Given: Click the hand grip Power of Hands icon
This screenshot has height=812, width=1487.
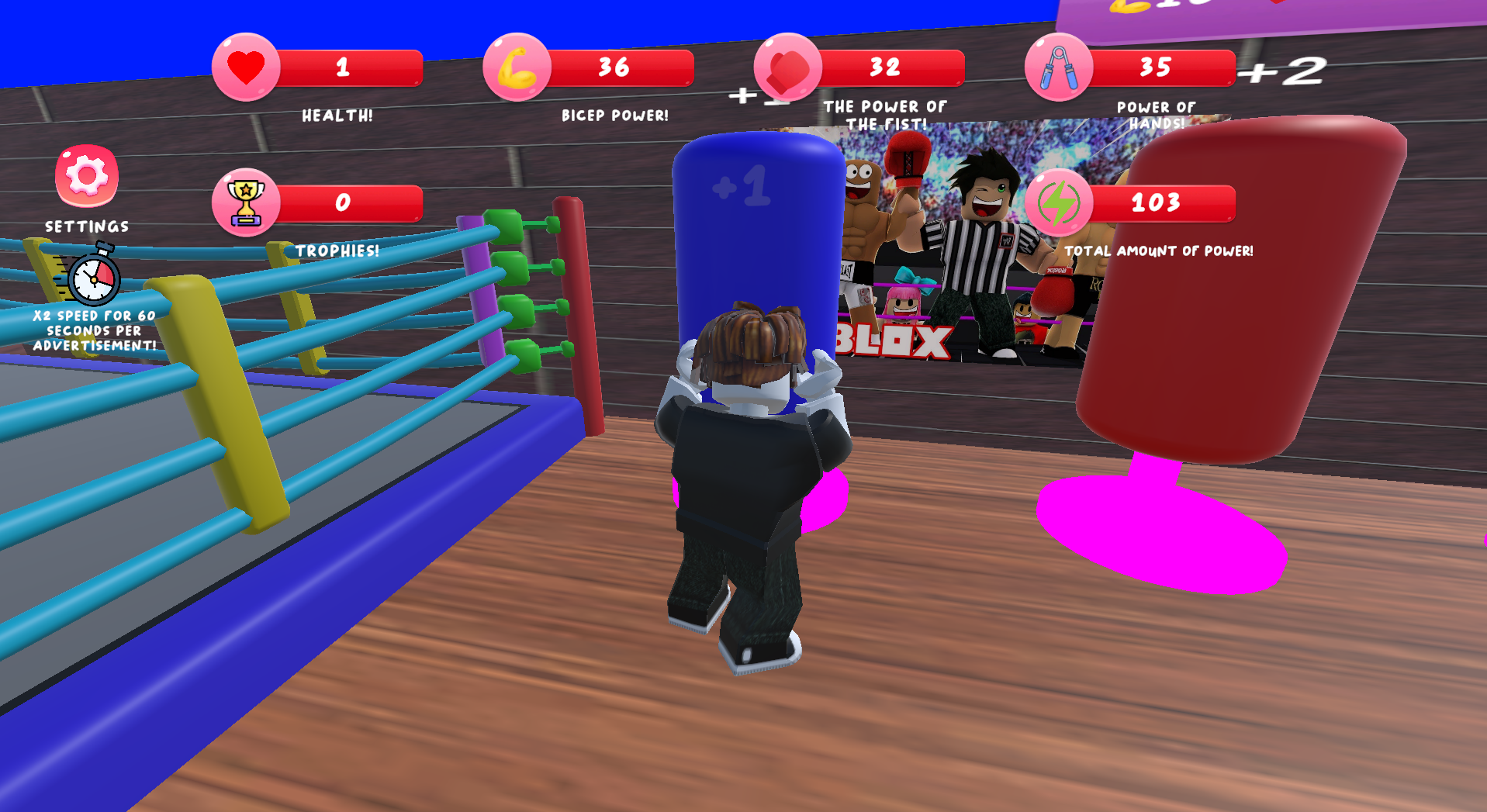Looking at the screenshot, I should pos(1056,67).
